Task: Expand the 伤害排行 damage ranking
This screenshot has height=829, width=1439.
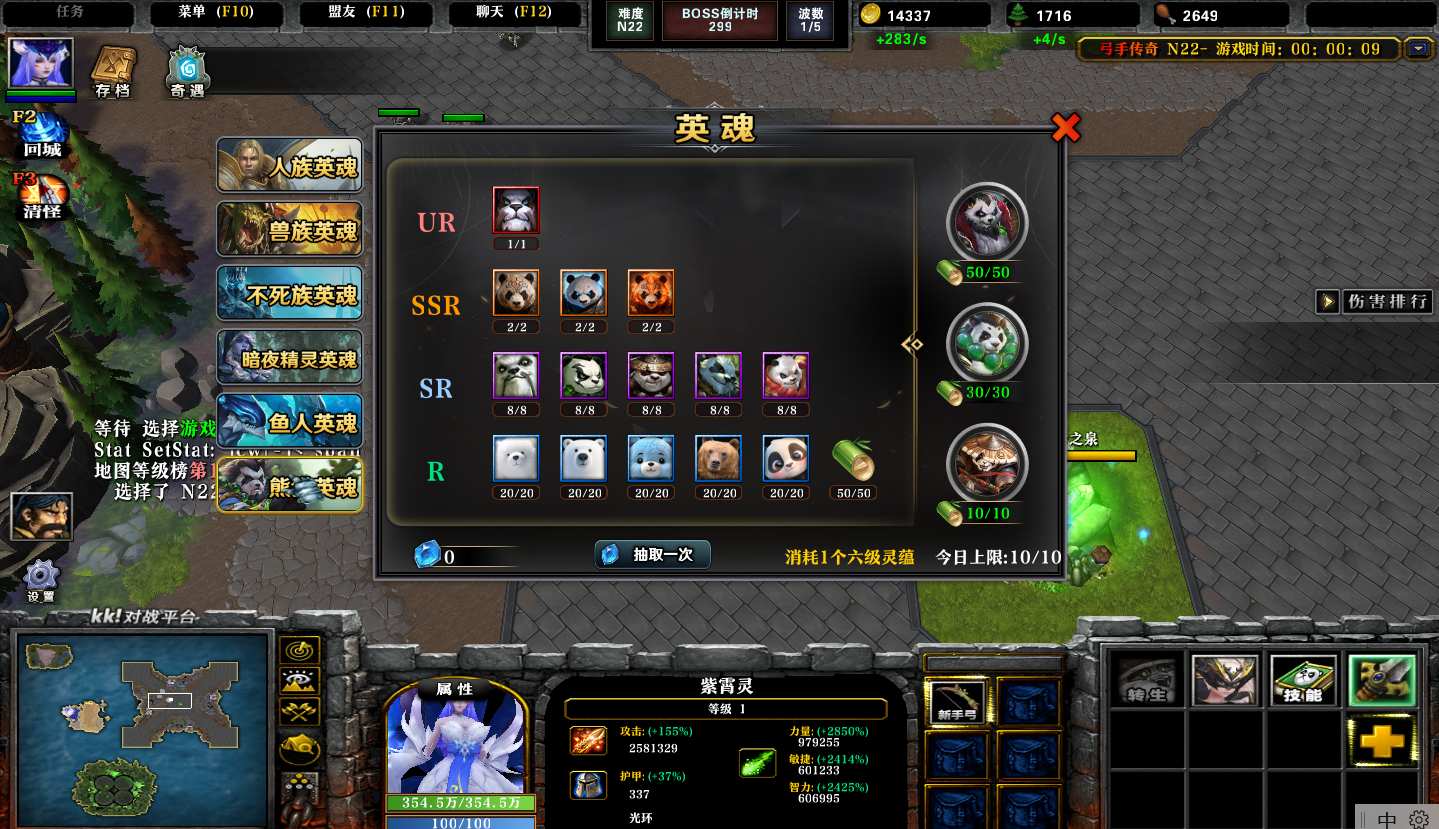Action: tap(1376, 301)
